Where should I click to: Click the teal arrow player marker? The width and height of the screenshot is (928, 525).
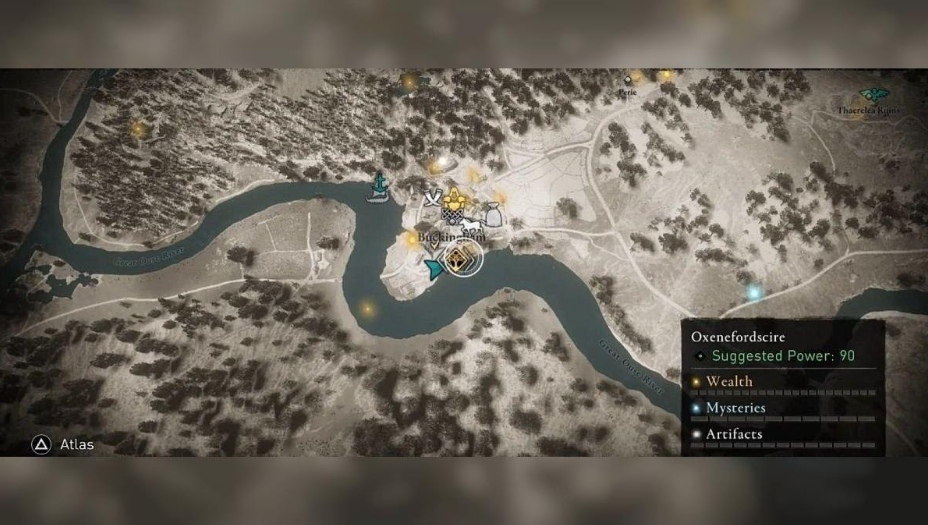click(x=435, y=268)
